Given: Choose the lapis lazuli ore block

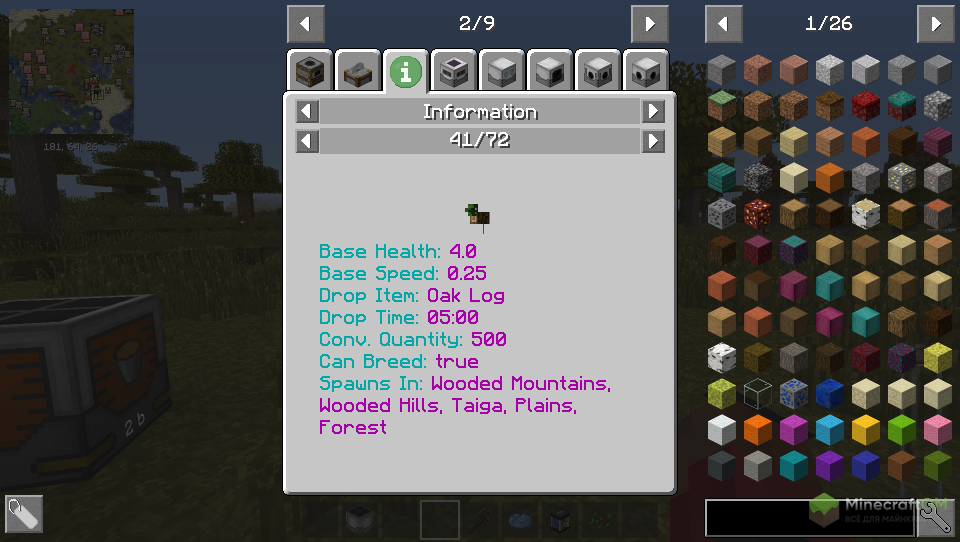Looking at the screenshot, I should [x=794, y=393].
